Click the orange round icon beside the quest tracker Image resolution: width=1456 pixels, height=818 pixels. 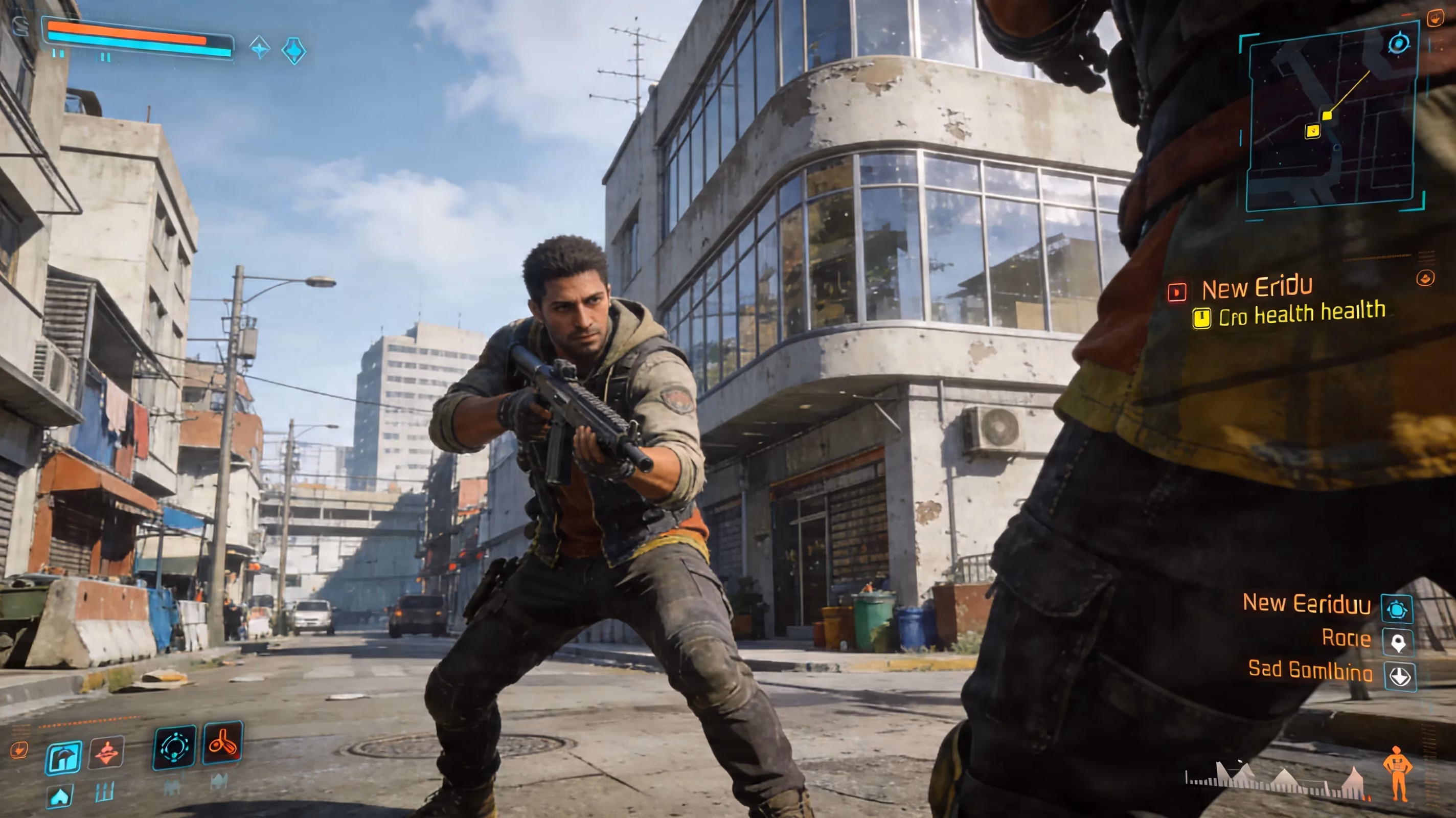tap(1425, 278)
